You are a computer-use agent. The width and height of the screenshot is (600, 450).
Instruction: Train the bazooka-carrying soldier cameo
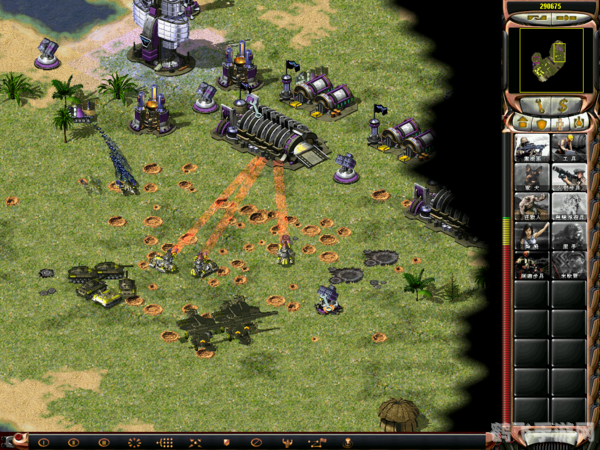567,177
